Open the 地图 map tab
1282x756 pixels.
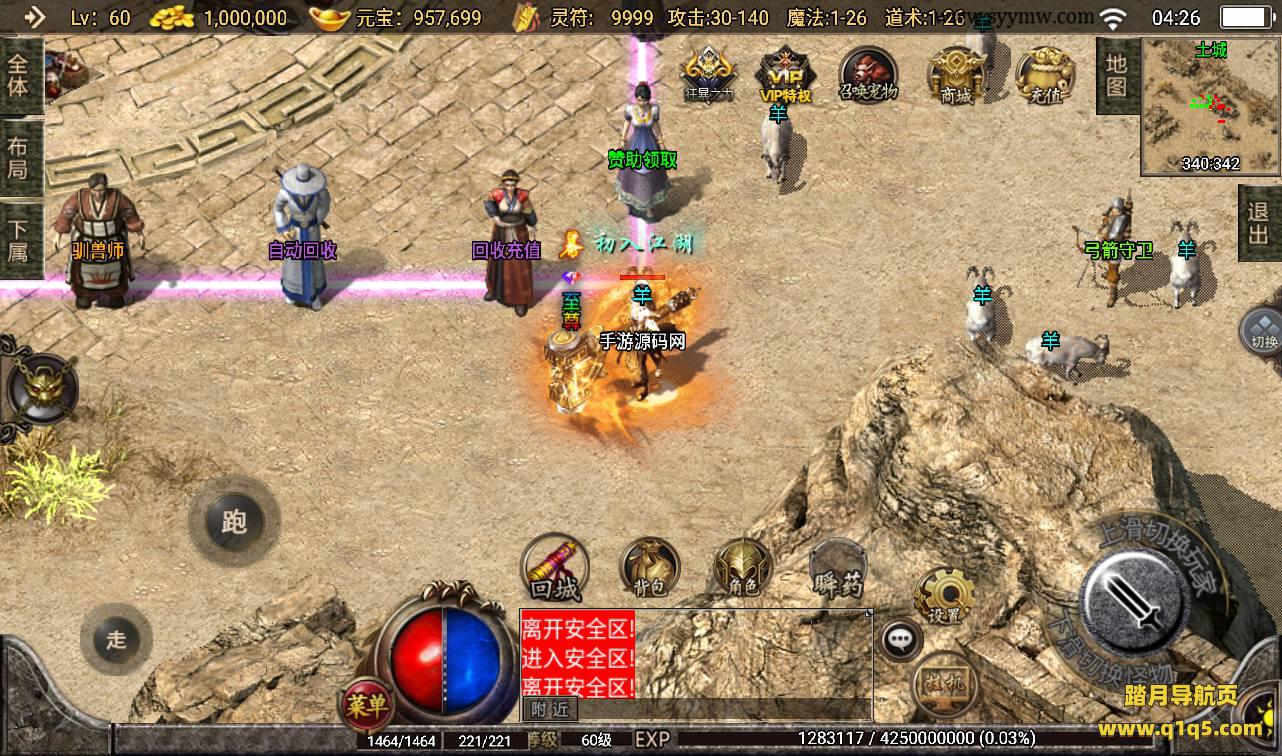pos(1116,75)
